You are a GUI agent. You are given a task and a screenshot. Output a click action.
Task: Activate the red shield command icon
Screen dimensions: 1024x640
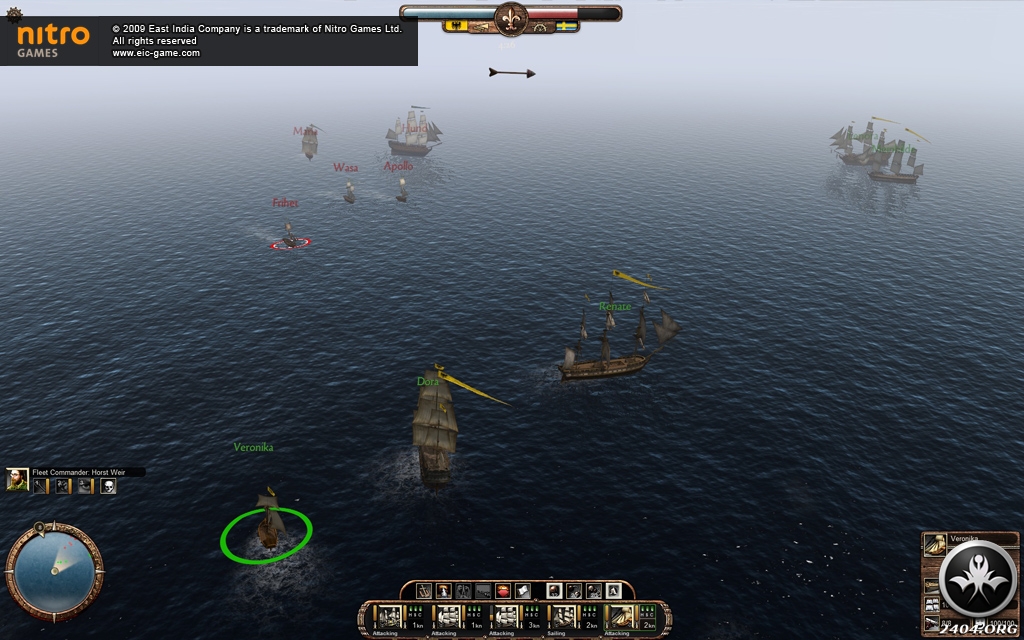click(503, 591)
